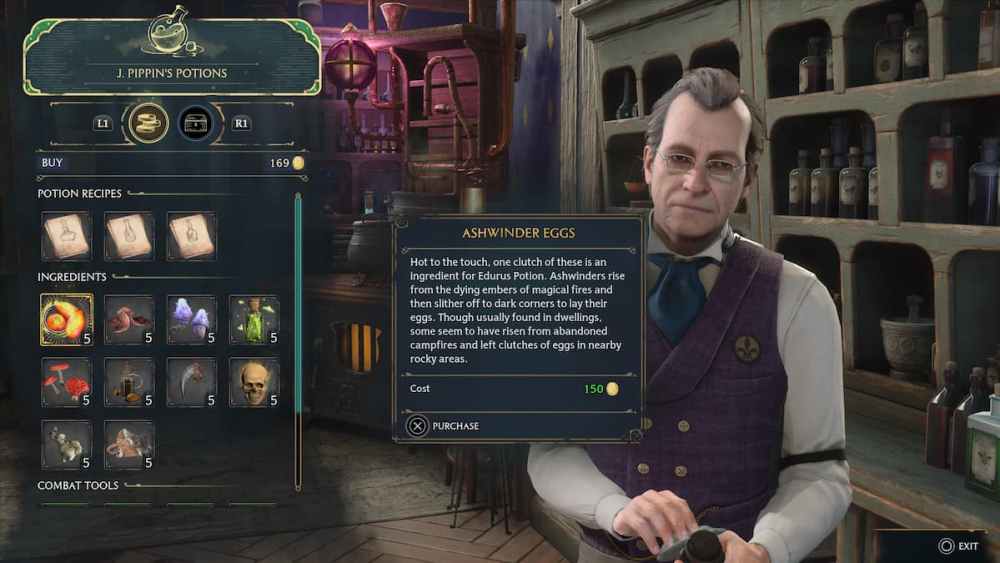Select the Ashwinder Eggs ingredient slot
Viewport: 1000px width, 563px height.
click(x=66, y=320)
